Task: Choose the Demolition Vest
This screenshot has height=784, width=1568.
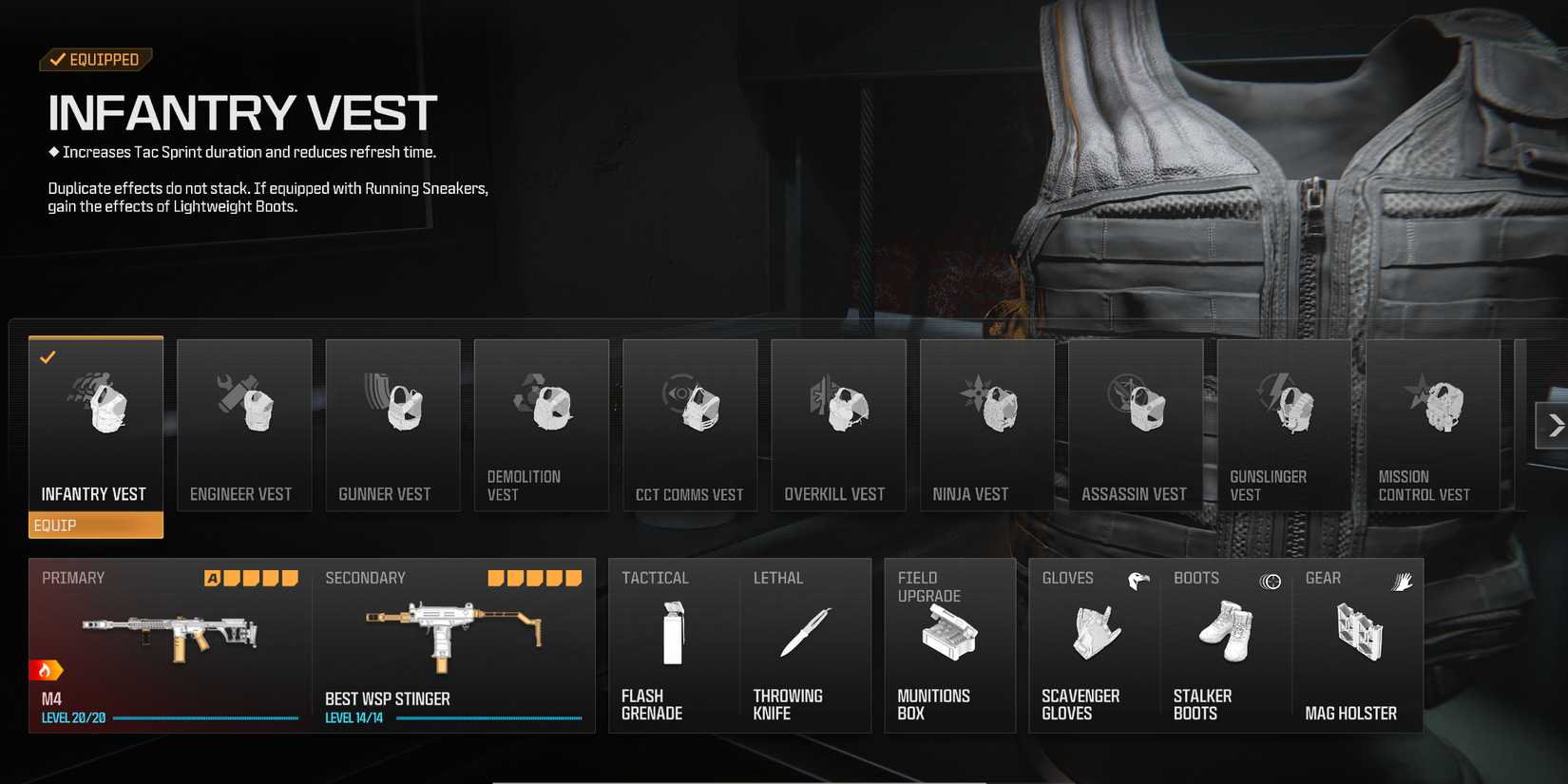Action: tap(541, 425)
